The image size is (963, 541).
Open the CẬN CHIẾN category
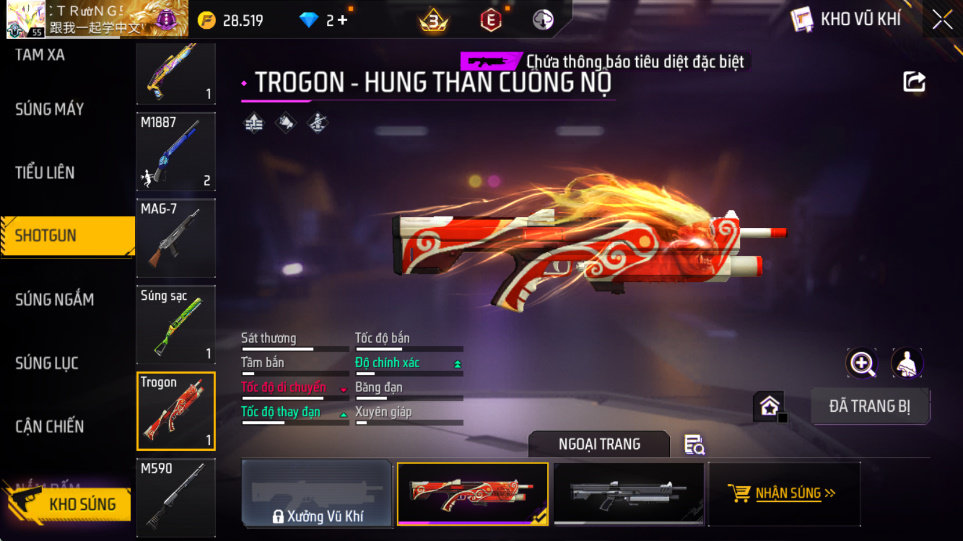(50, 427)
